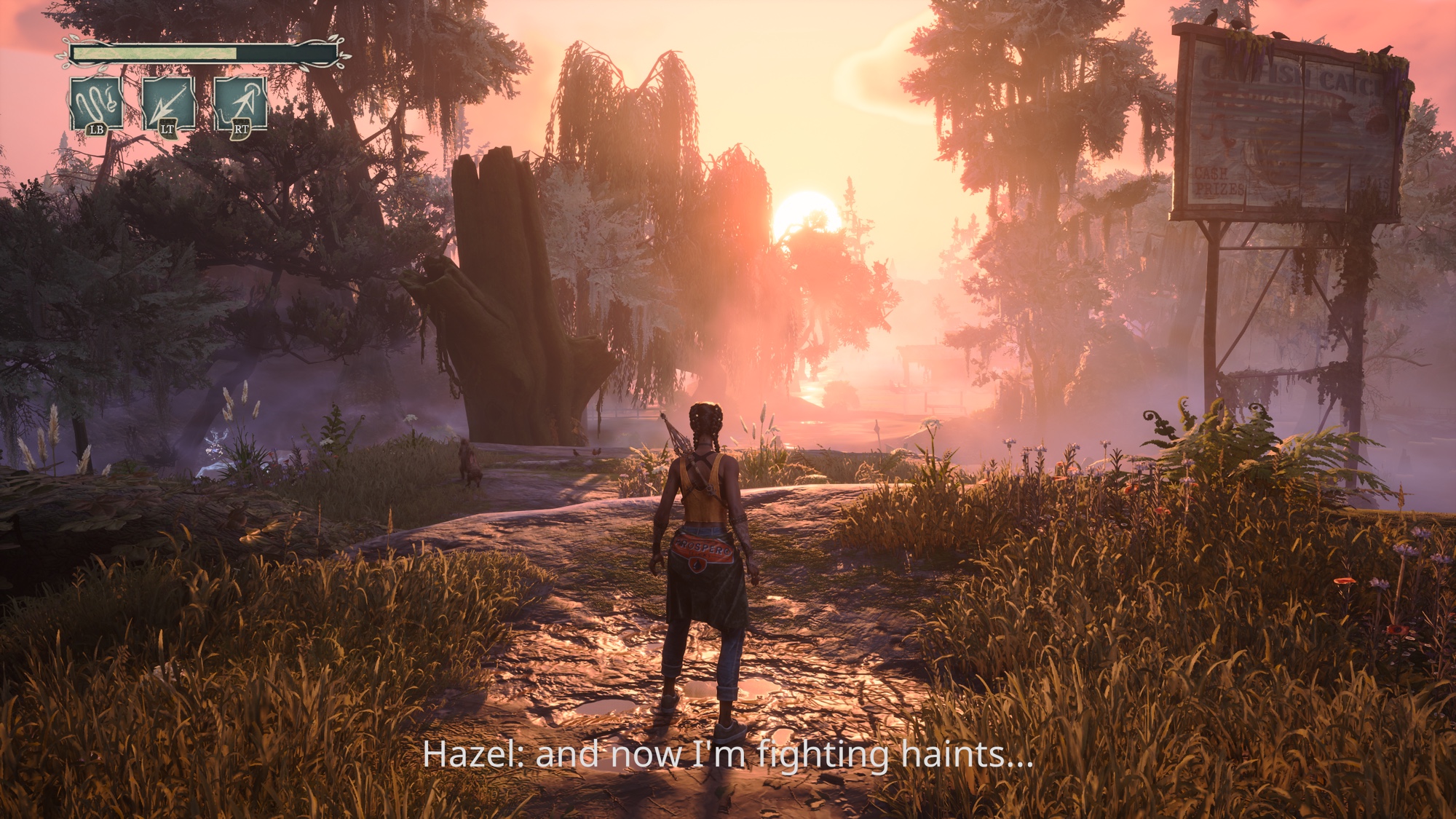This screenshot has height=819, width=1456.
Task: Trigger the upward-right arrow push ability
Action: click(x=240, y=105)
